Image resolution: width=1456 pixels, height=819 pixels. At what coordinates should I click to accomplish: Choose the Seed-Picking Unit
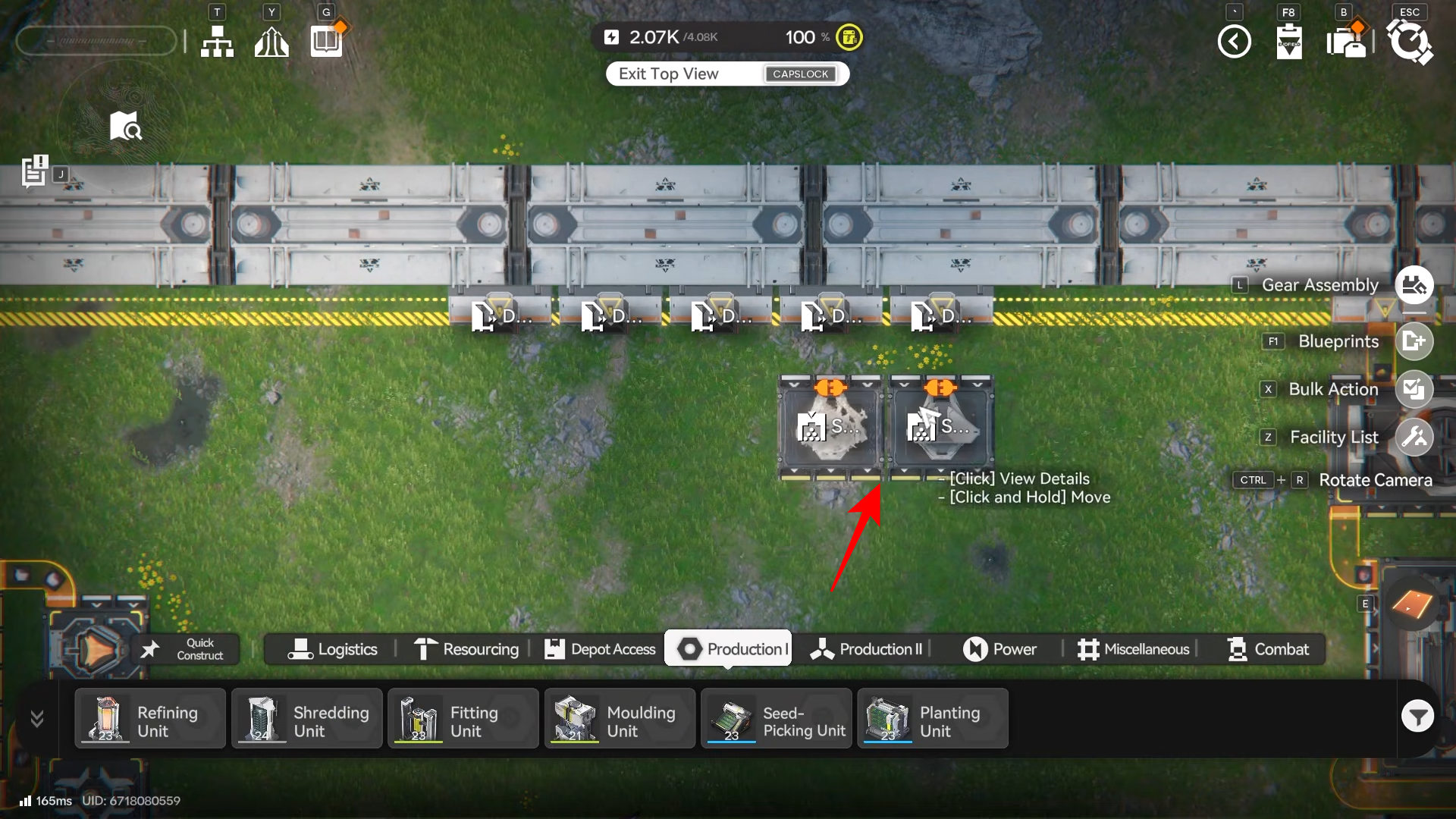pos(776,719)
